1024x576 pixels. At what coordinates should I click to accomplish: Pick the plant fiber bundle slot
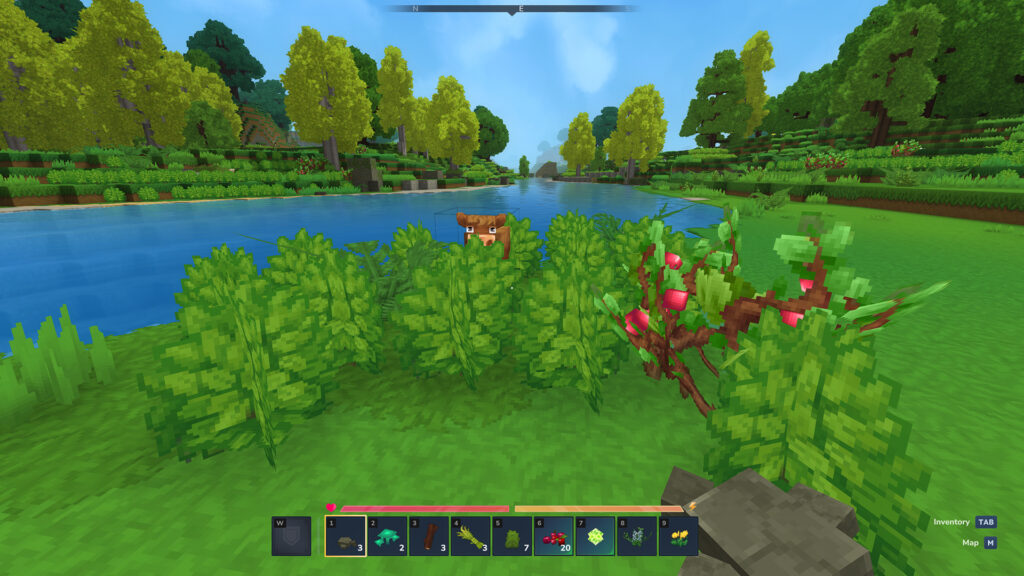point(470,537)
